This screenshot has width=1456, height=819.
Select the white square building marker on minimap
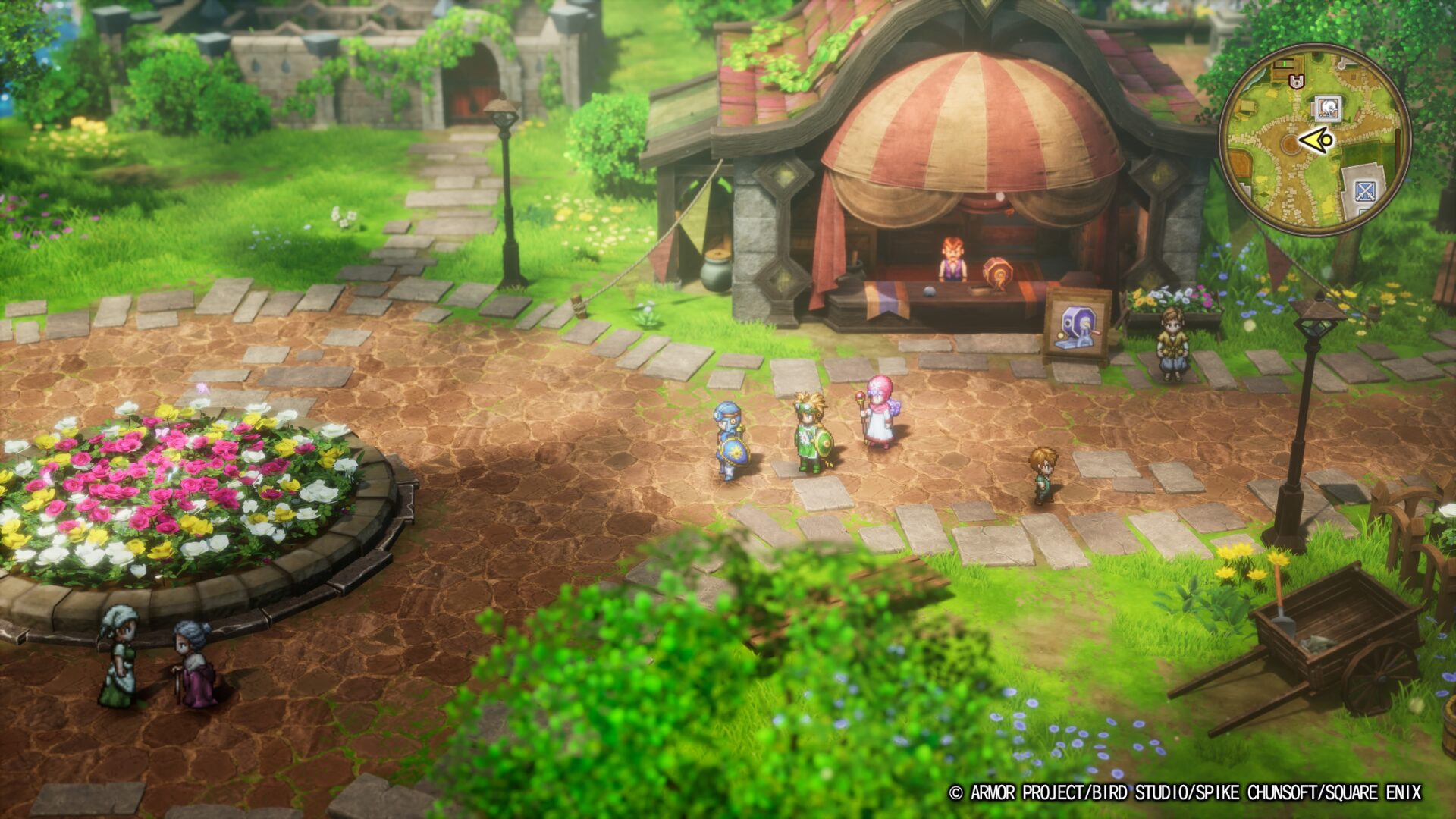(x=1328, y=109)
